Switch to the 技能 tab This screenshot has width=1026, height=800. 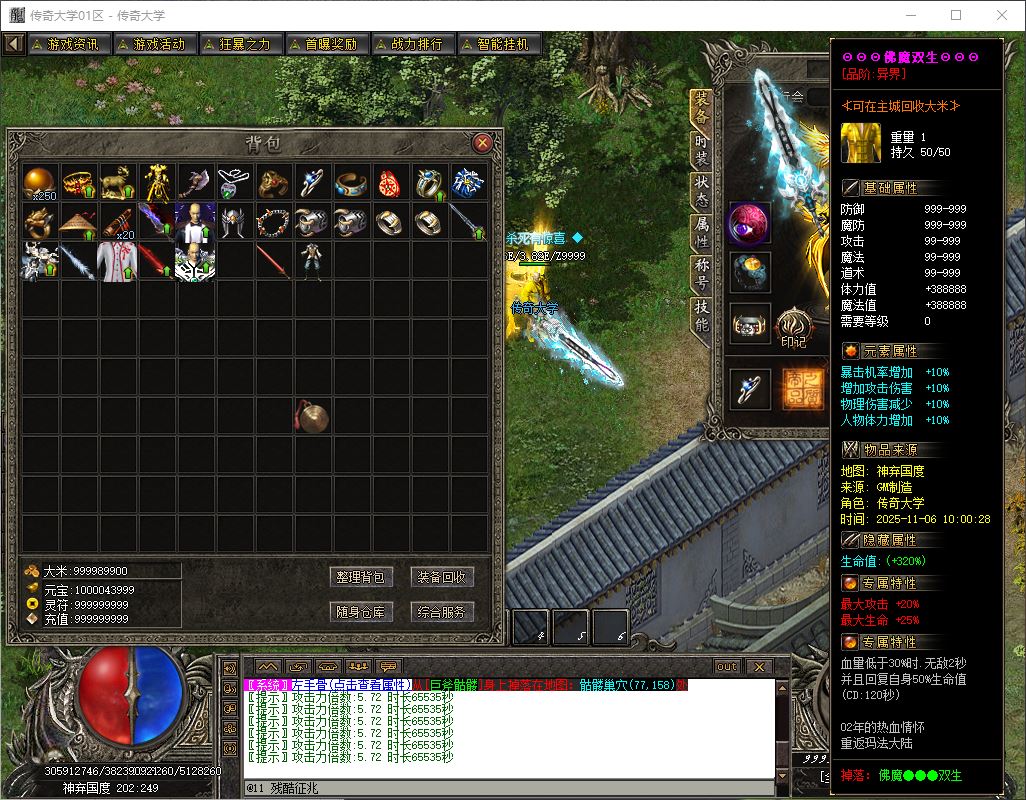702,316
